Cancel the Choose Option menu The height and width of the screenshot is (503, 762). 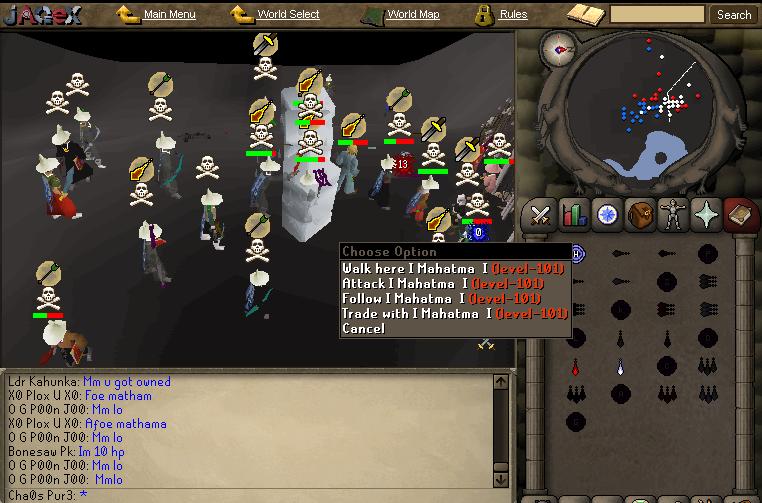tap(363, 328)
